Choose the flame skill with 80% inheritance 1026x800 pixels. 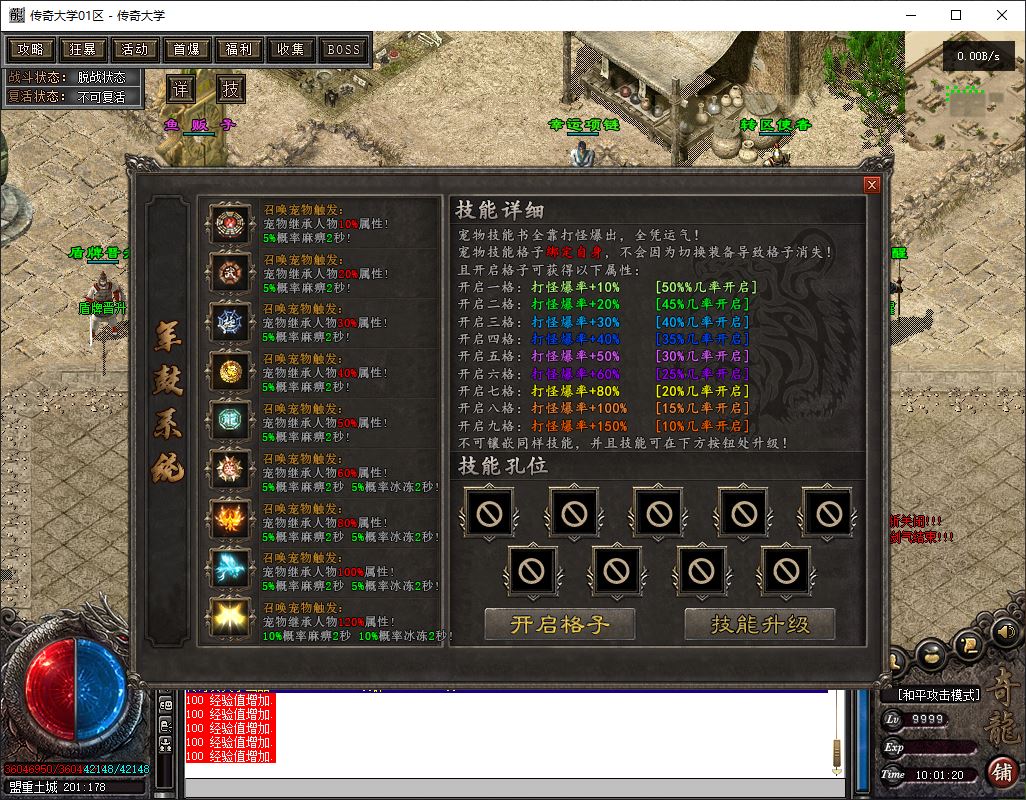pyautogui.click(x=230, y=520)
